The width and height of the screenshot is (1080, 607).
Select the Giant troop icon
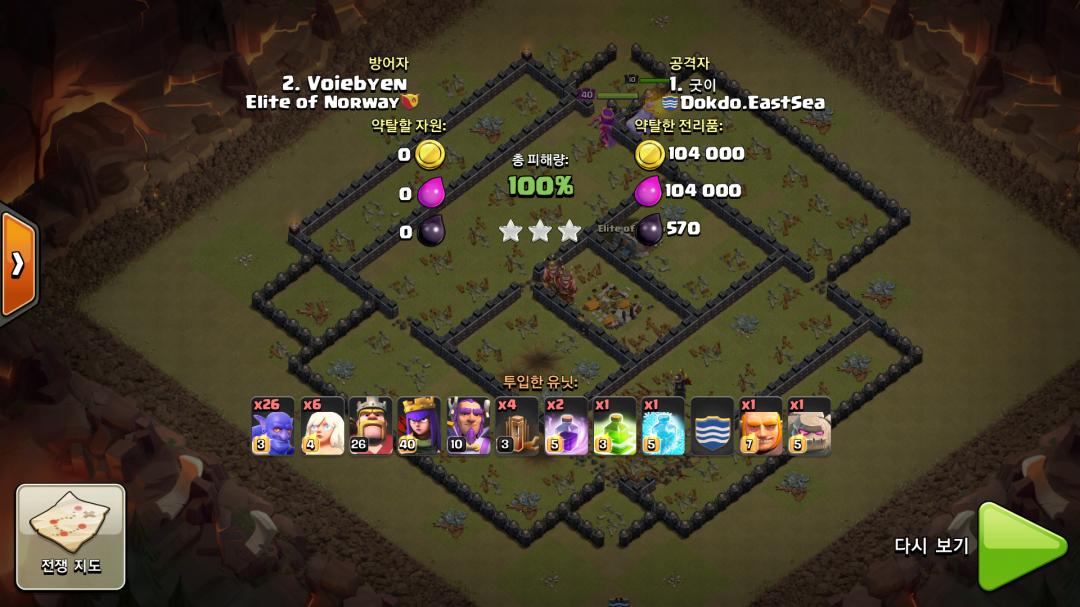point(761,427)
